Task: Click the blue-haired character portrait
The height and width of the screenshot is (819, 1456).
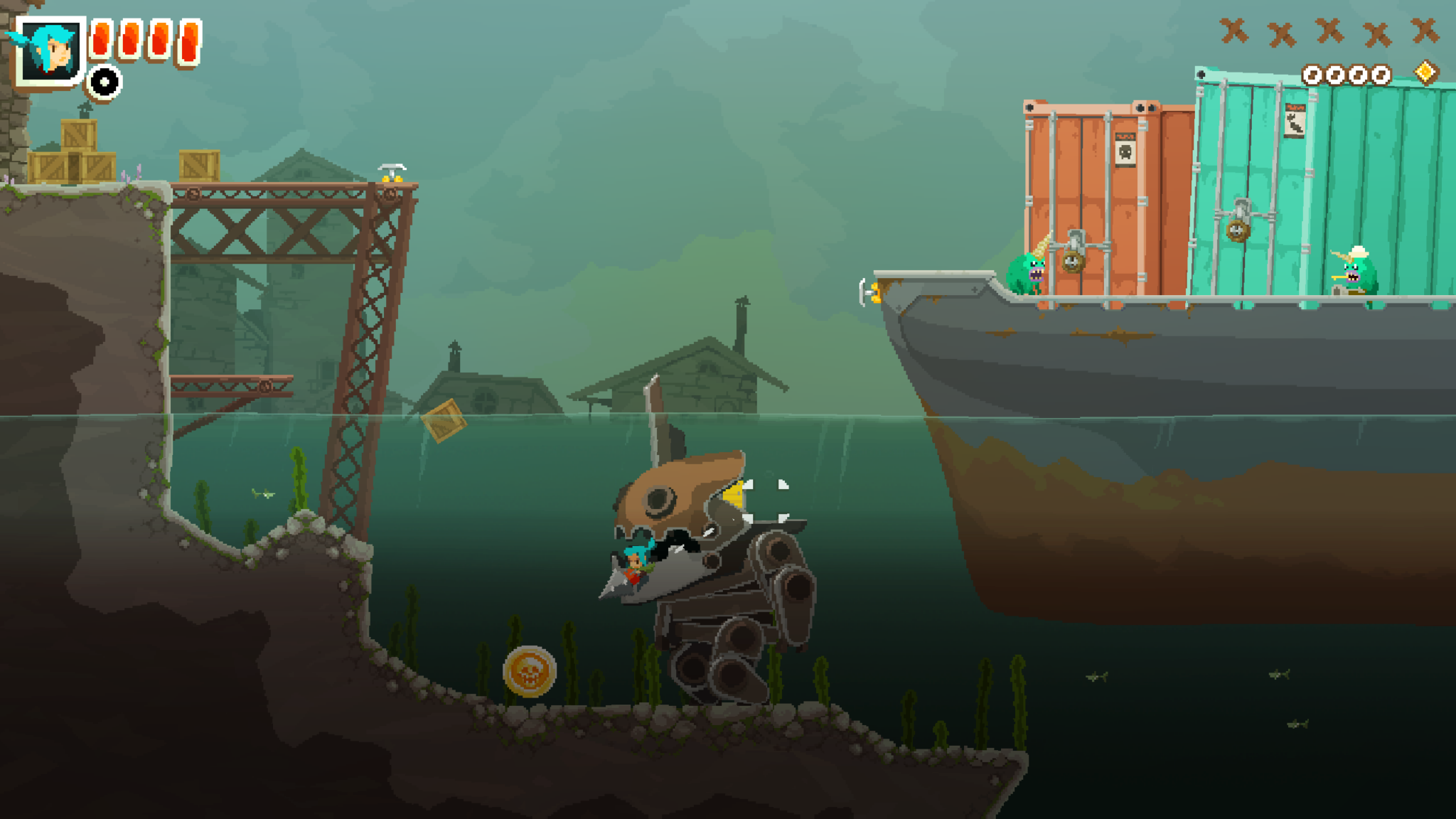Action: (x=50, y=50)
